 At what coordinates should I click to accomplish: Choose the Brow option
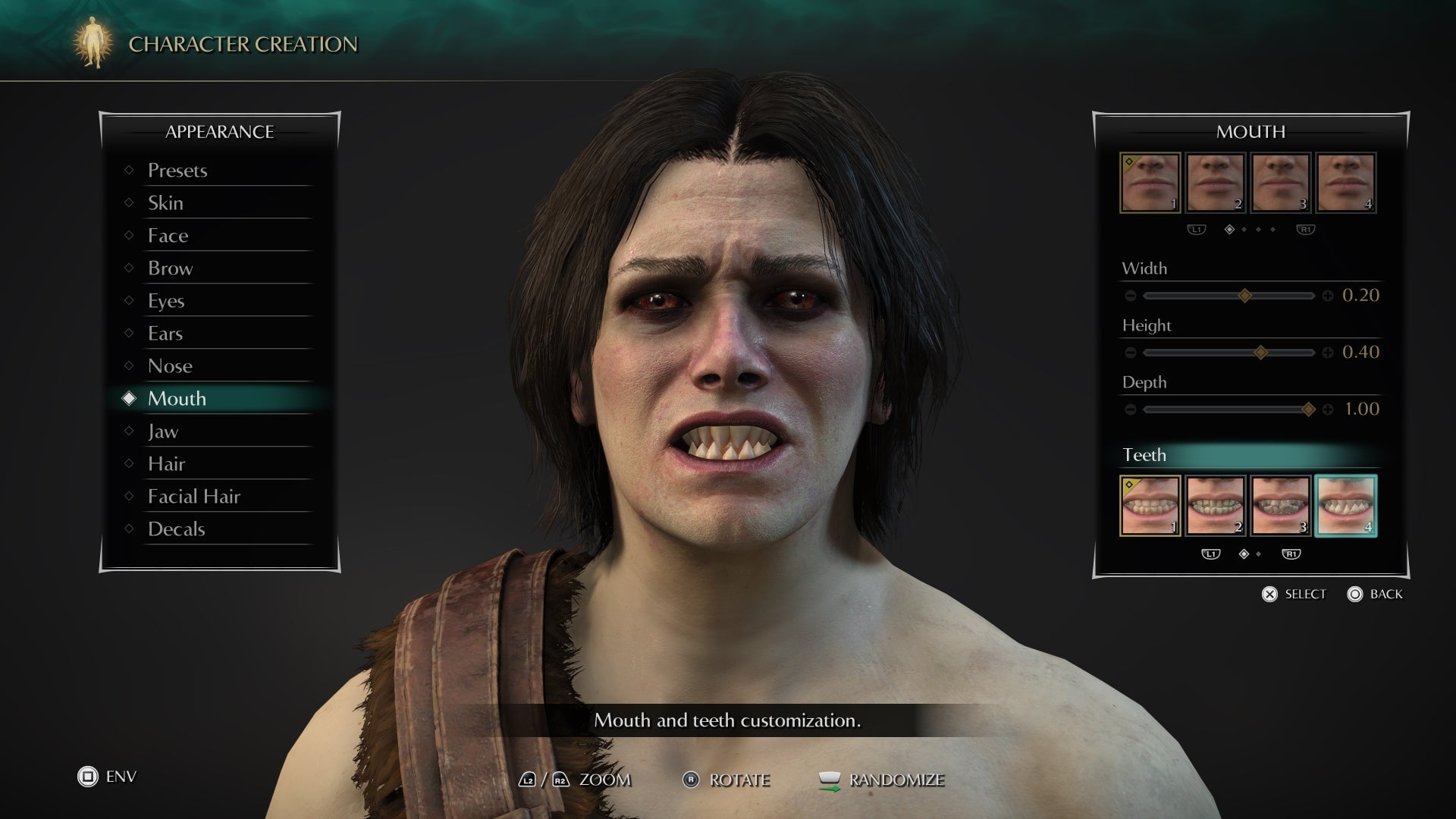click(170, 268)
